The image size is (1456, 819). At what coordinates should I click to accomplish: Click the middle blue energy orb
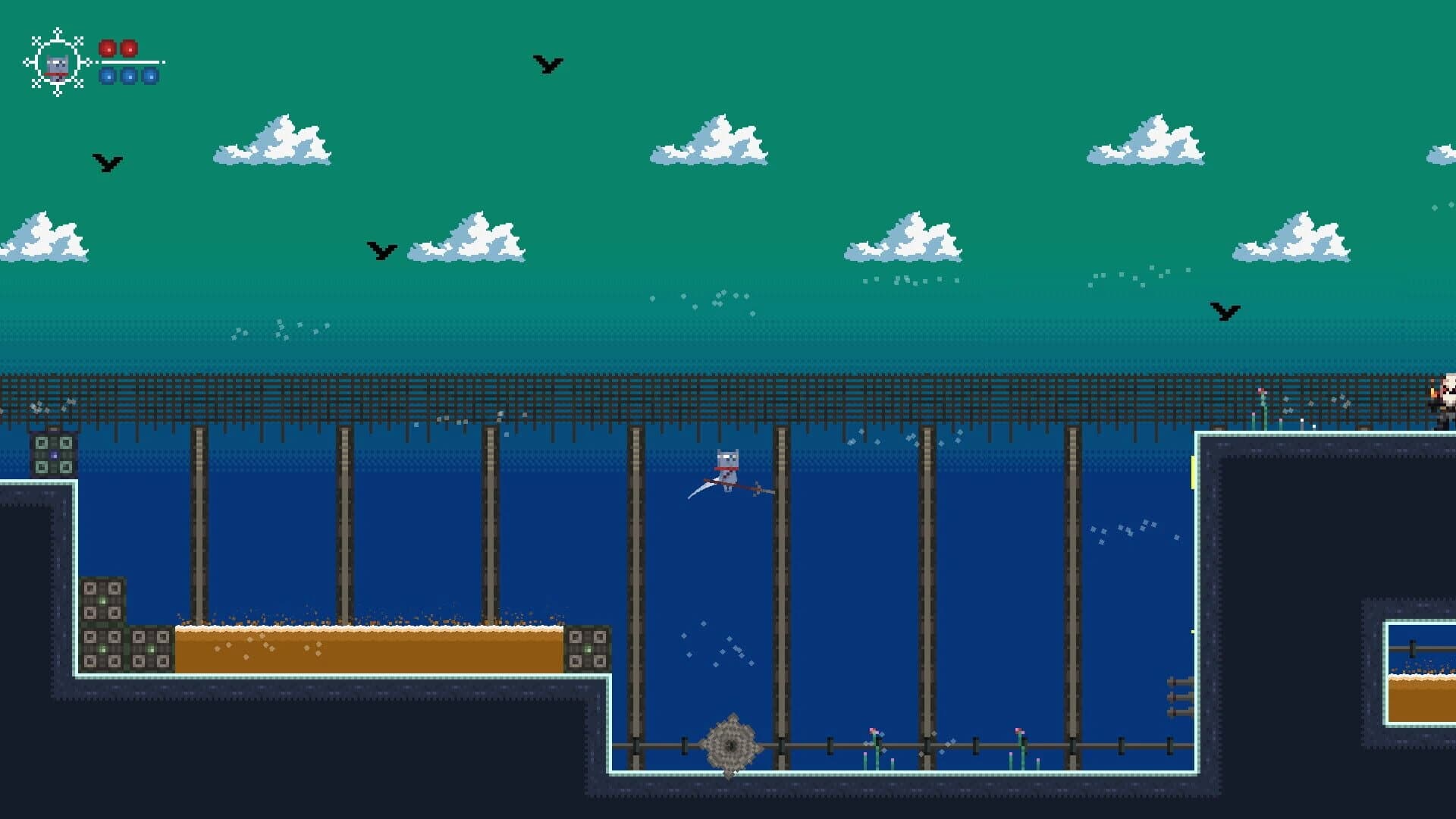click(128, 77)
